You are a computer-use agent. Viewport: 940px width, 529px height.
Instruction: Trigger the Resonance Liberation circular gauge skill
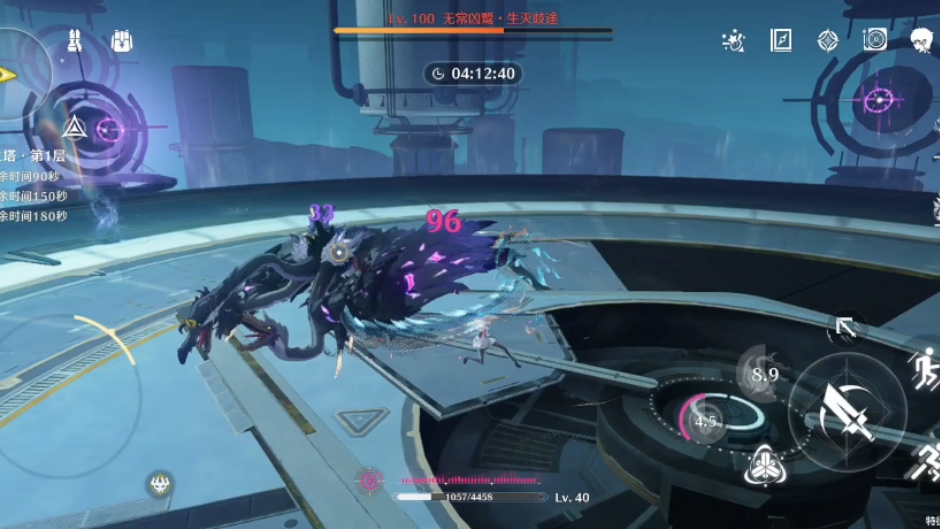coord(706,420)
